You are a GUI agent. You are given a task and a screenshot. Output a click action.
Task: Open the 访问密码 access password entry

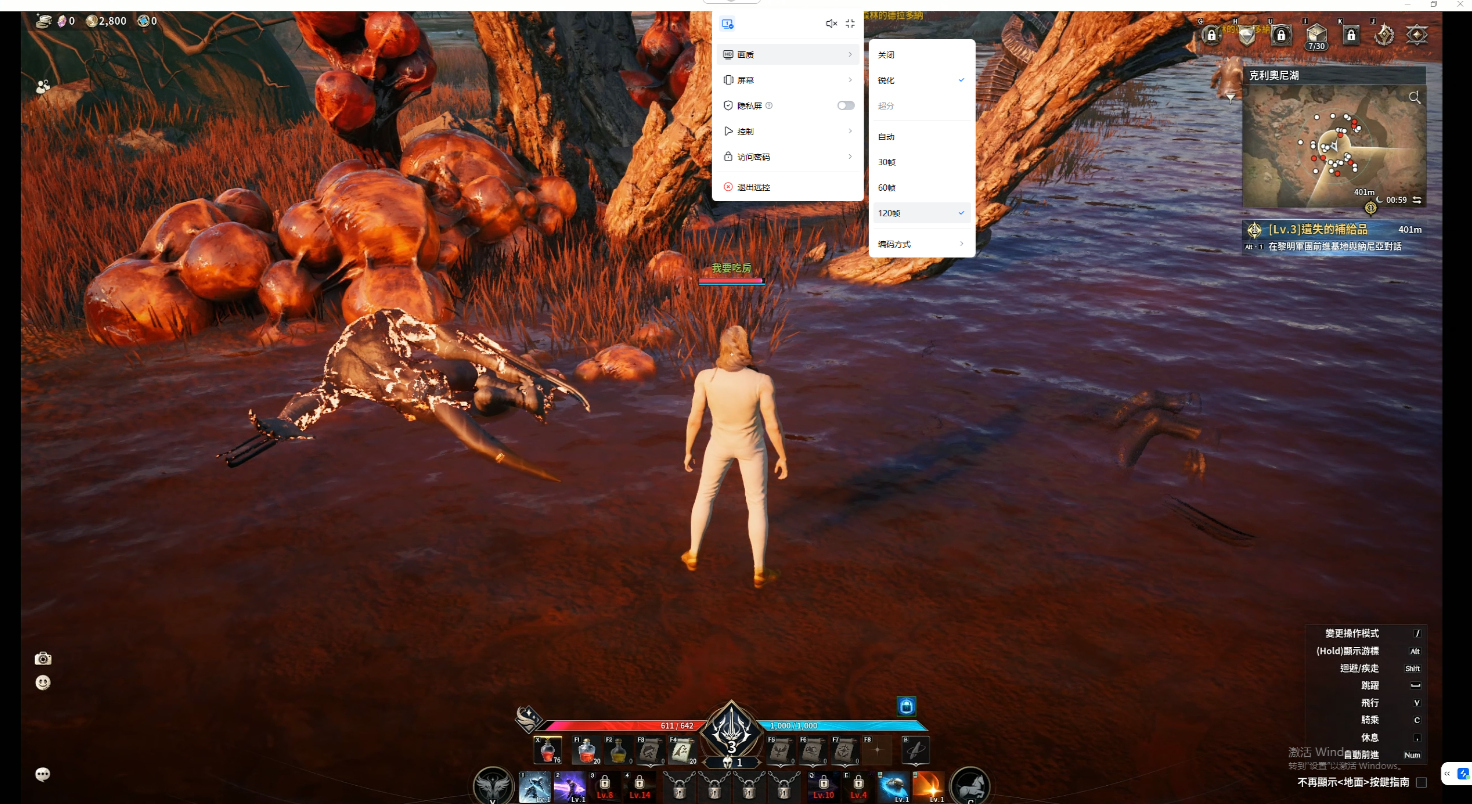click(x=787, y=157)
